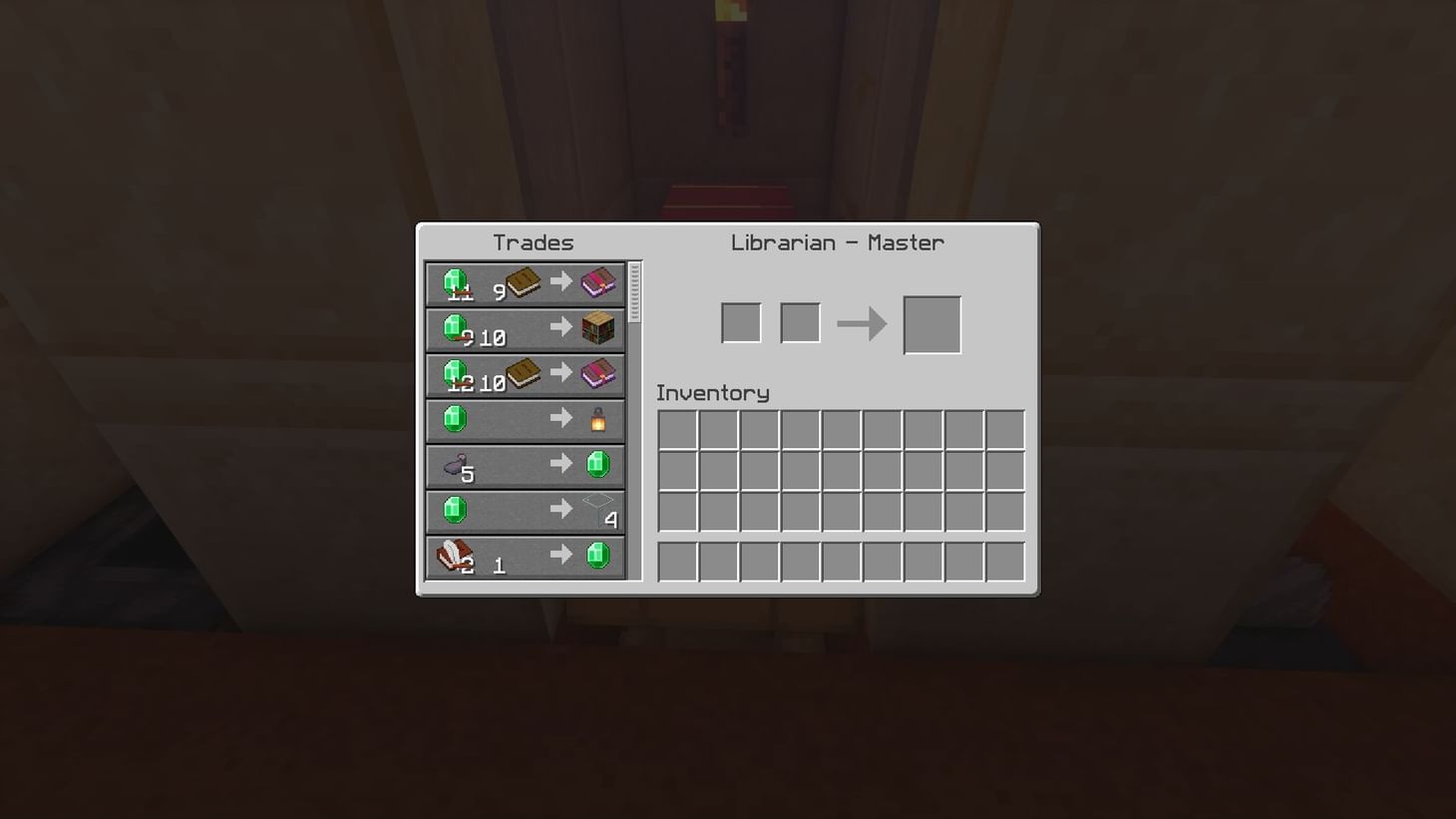The height and width of the screenshot is (819, 1456).
Task: Select the enchanted book trade costing 12 emeralds
Action: (x=525, y=374)
